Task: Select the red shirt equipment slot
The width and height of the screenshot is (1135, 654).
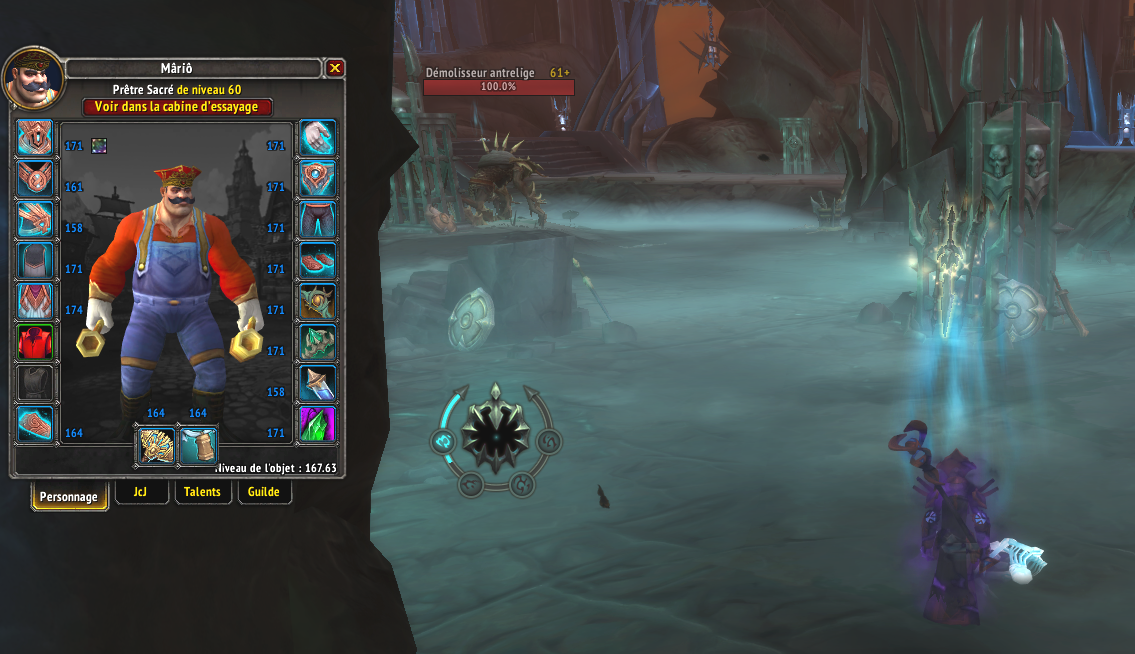Action: pyautogui.click(x=35, y=343)
